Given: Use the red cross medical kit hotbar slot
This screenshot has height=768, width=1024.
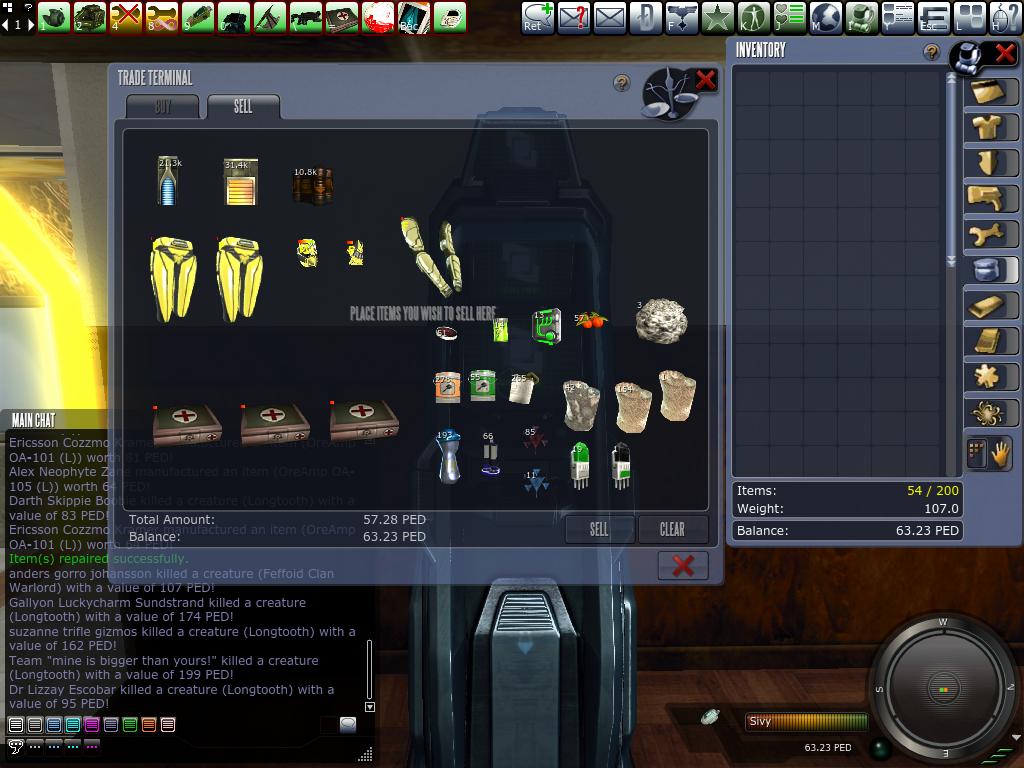Looking at the screenshot, I should (x=342, y=17).
